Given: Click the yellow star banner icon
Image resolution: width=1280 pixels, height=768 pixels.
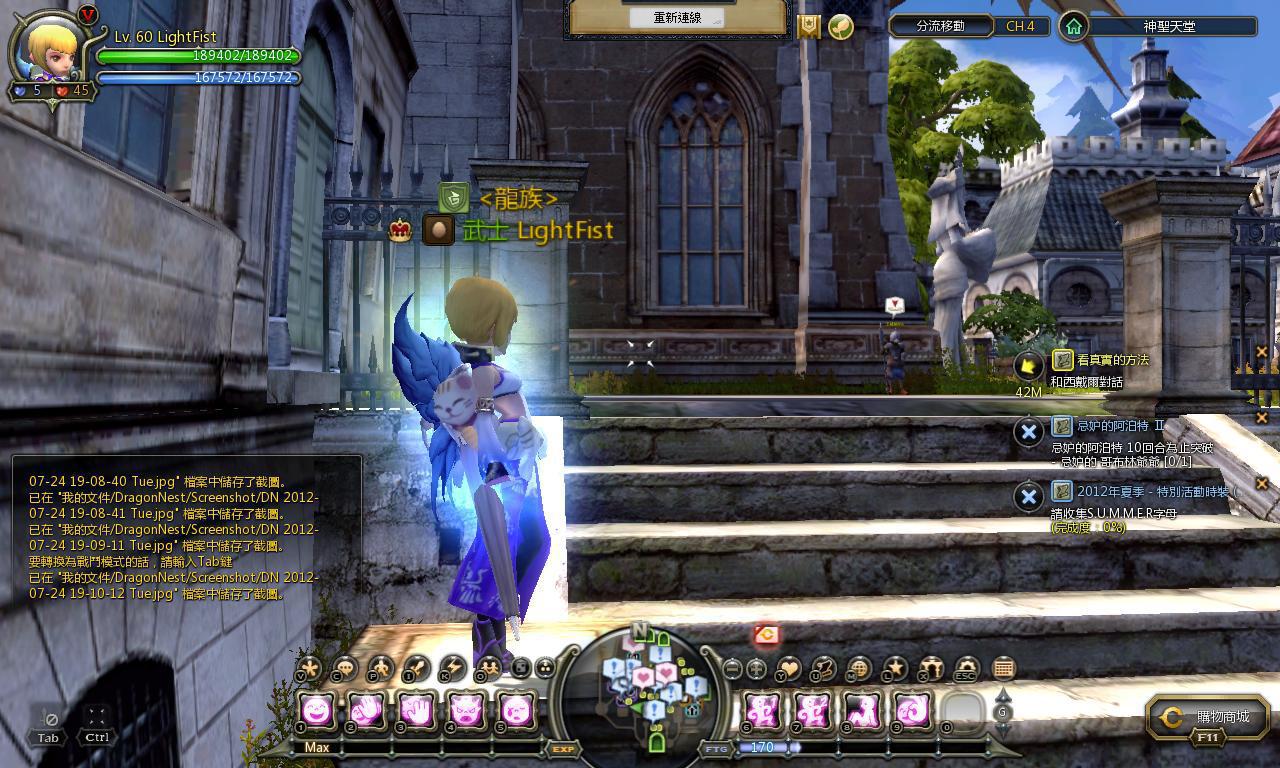Looking at the screenshot, I should 808,26.
